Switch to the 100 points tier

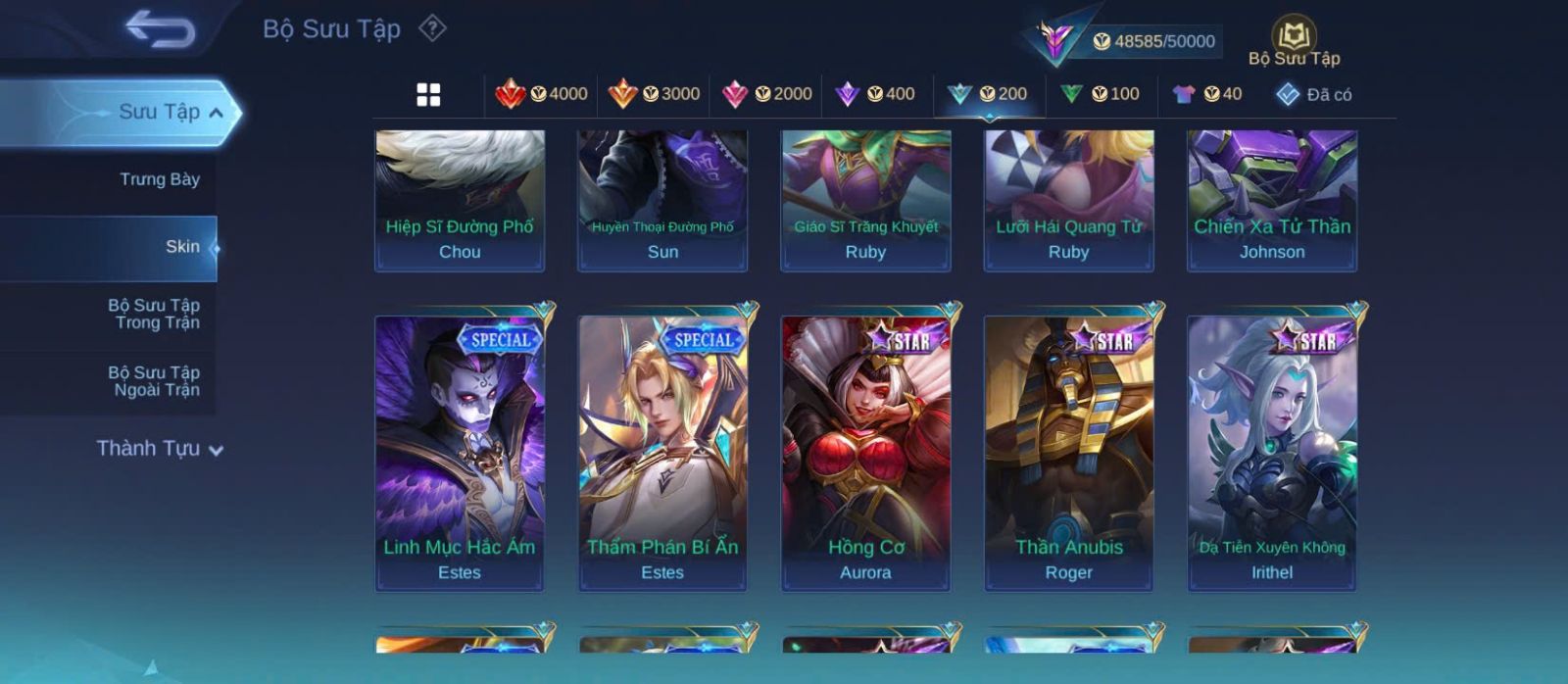pyautogui.click(x=1101, y=94)
